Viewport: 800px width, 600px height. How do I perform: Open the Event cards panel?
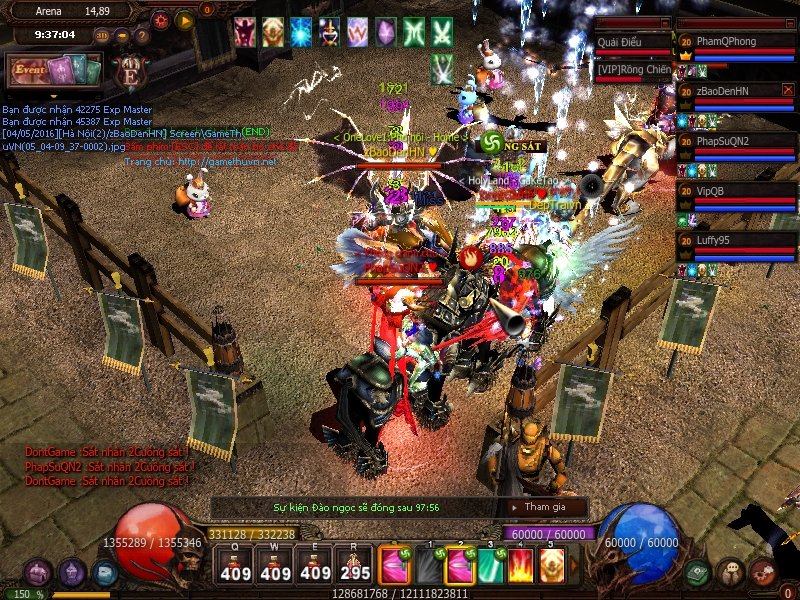[54, 70]
